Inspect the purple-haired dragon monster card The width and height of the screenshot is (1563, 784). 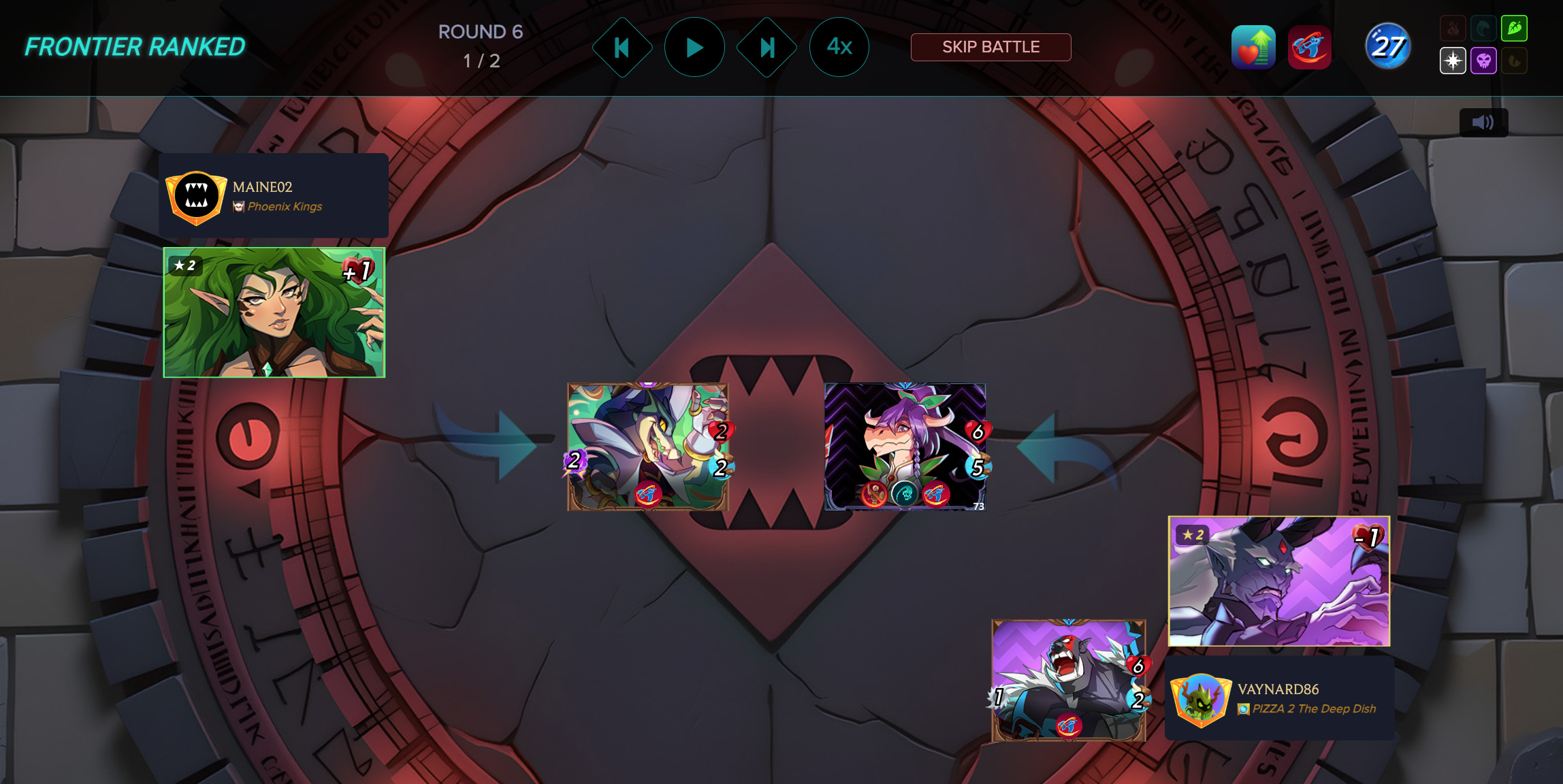pos(905,446)
